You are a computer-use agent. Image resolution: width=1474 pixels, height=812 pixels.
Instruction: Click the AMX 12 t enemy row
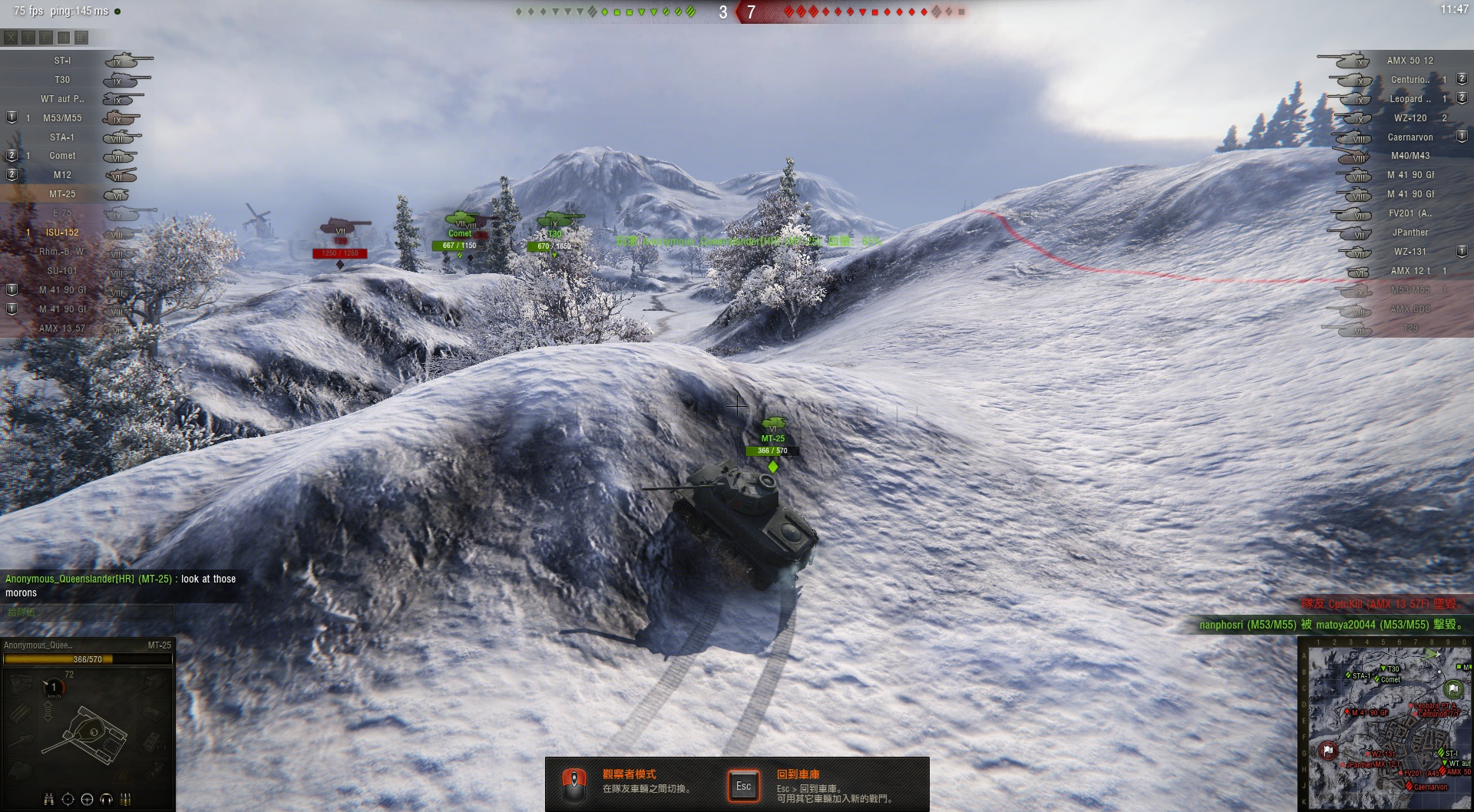tap(1410, 271)
